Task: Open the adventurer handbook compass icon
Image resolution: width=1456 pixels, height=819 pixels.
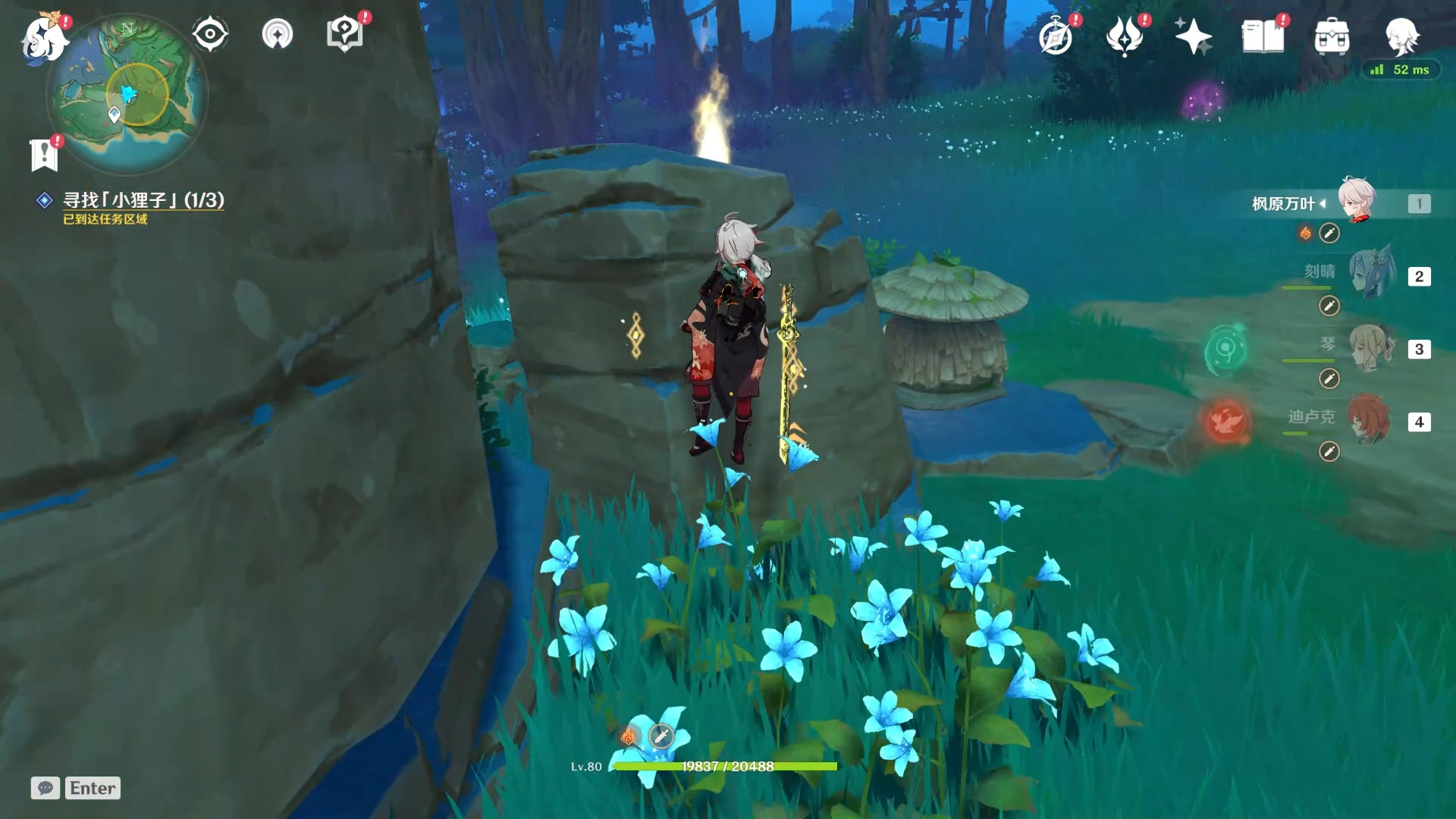Action: tap(1056, 36)
